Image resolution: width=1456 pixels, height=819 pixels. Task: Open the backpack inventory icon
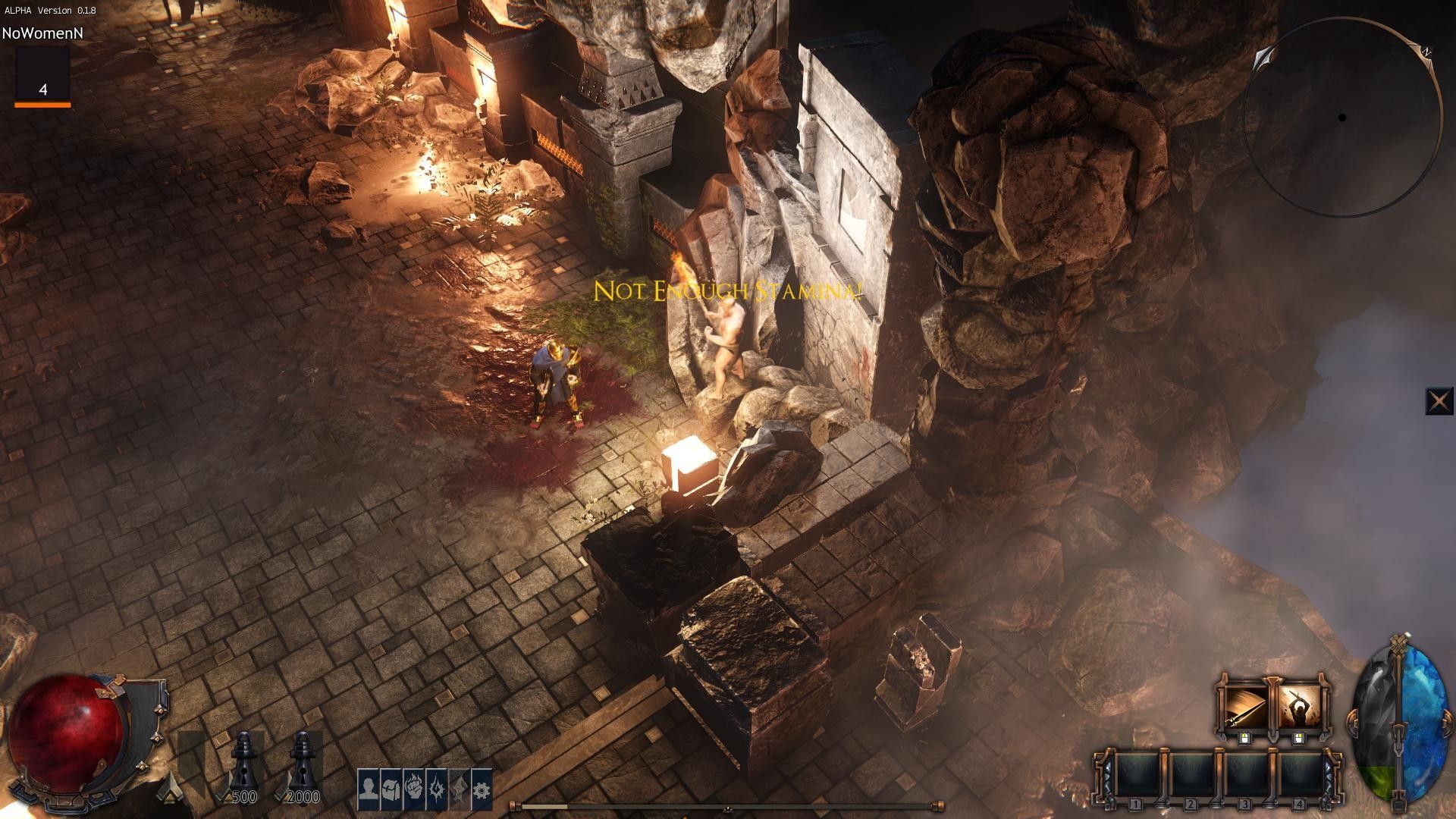click(x=391, y=789)
